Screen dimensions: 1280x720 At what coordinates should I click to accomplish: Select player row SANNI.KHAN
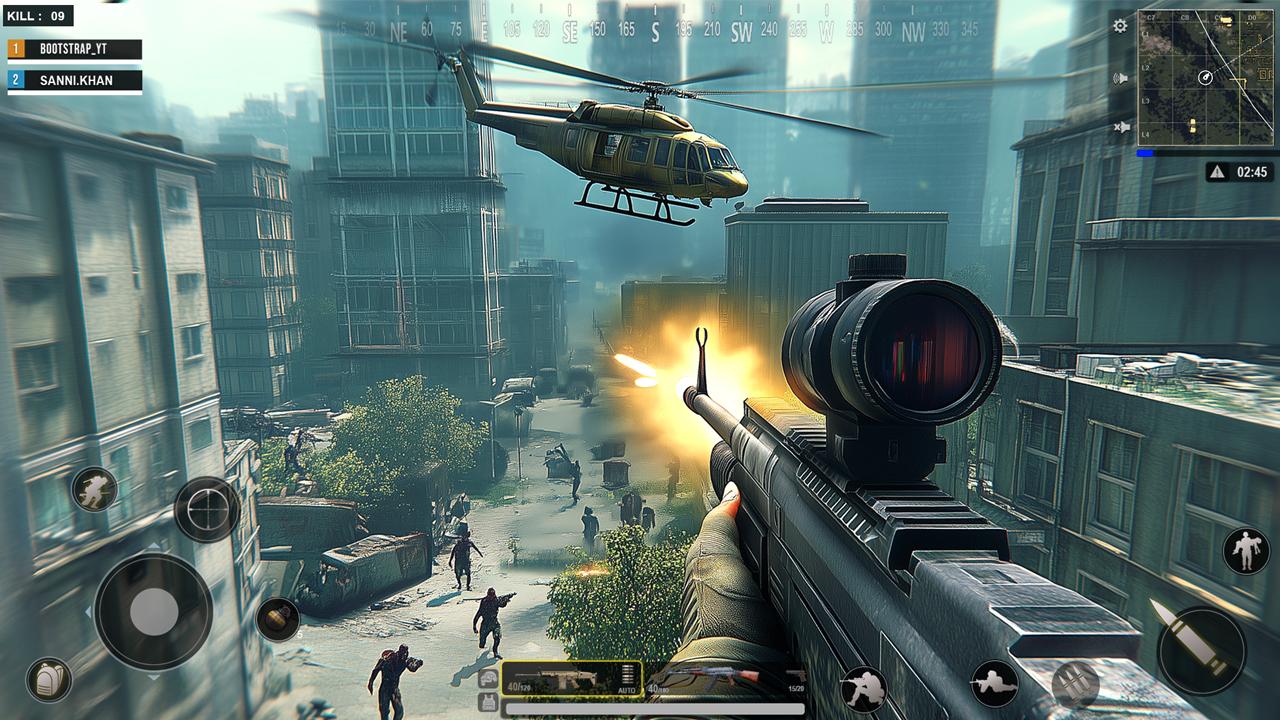coord(75,80)
